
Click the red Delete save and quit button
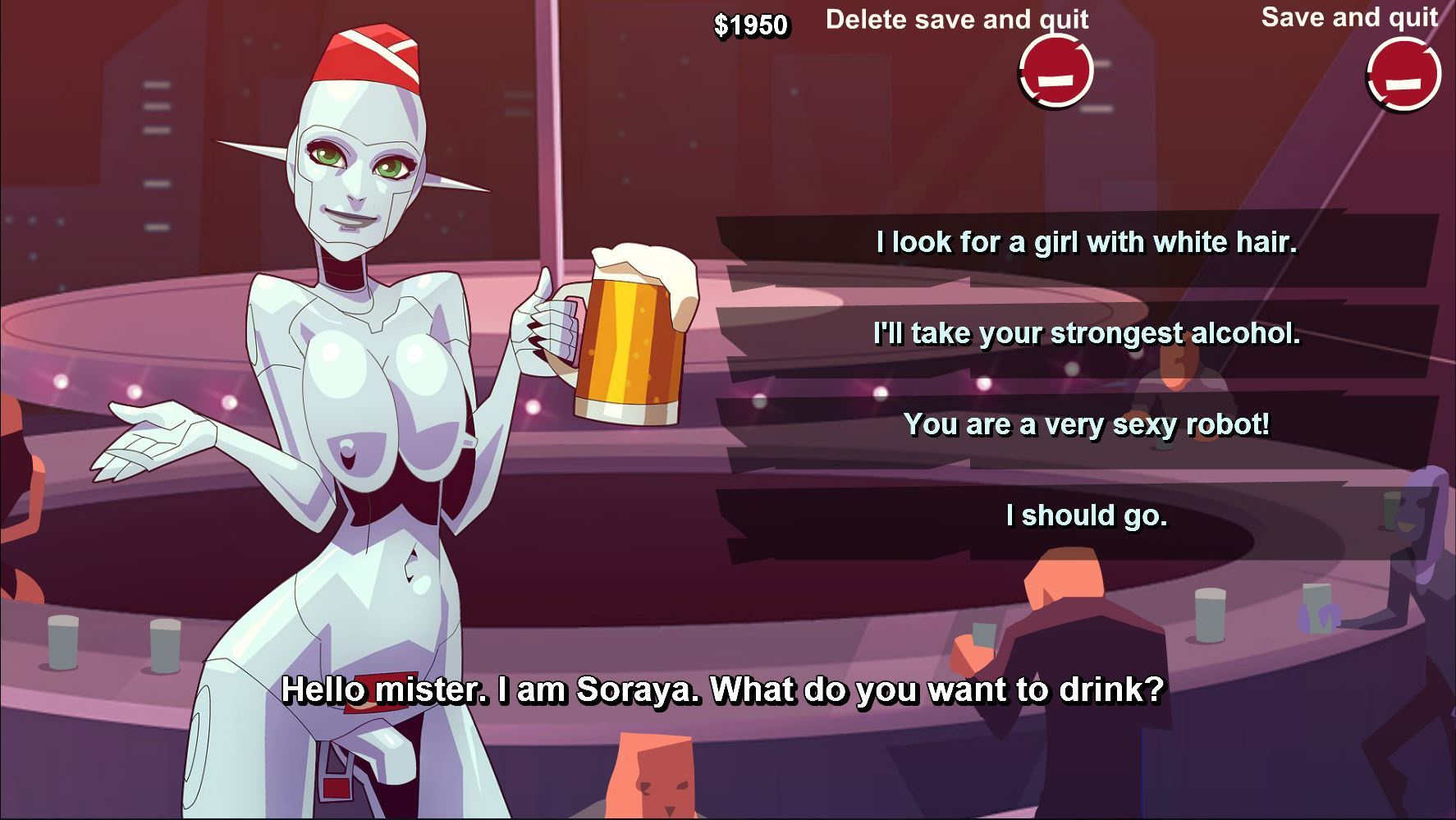click(1055, 72)
